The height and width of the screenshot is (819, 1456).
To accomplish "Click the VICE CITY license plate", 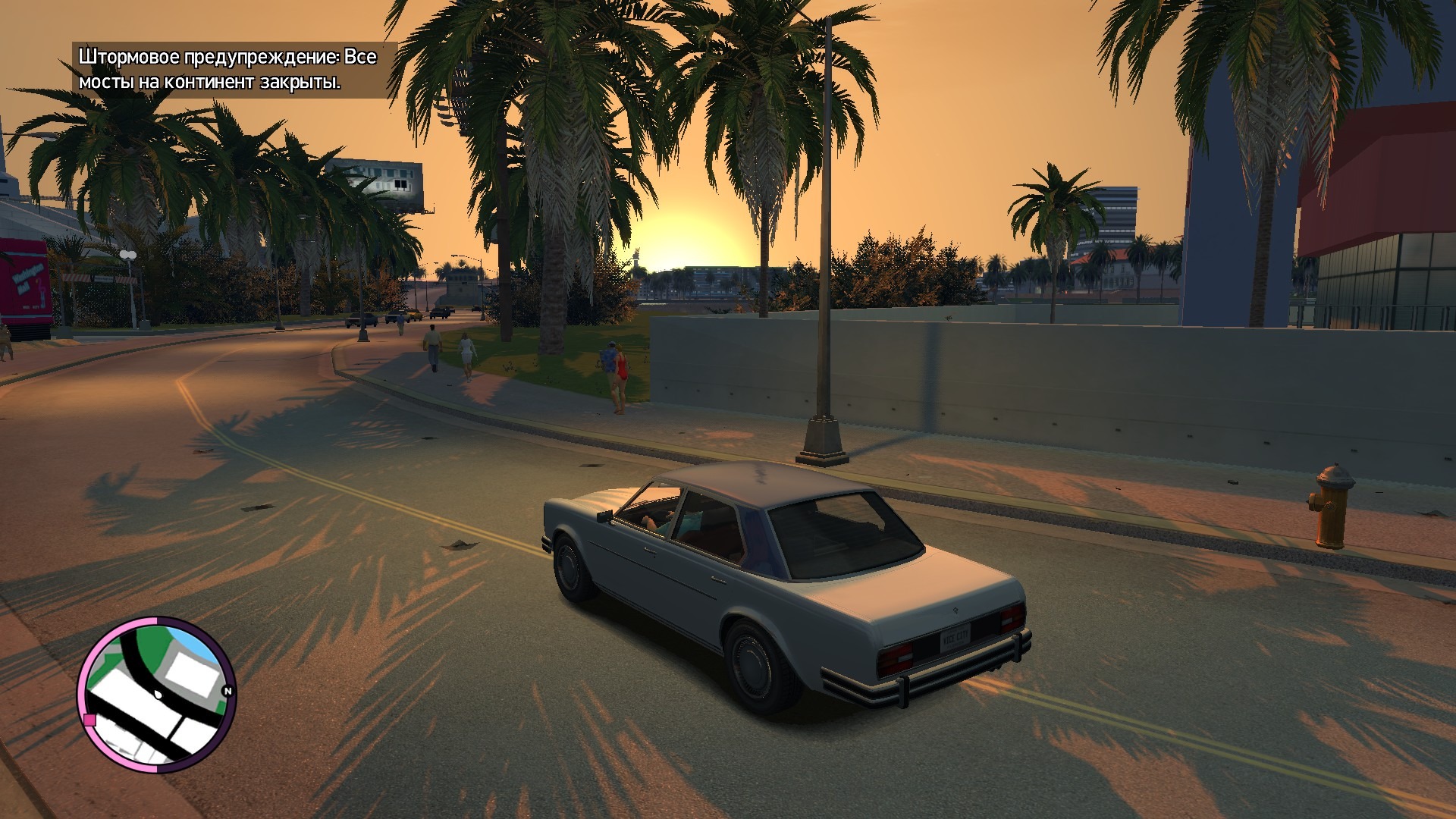I will click(955, 641).
